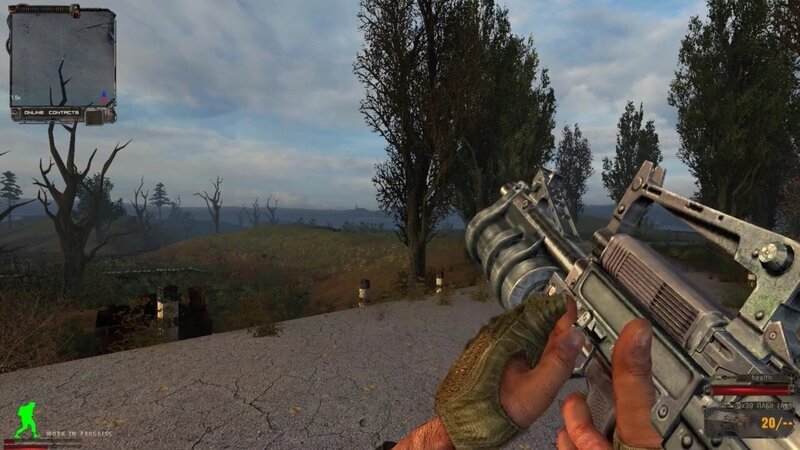Click the minimap radar panel
The width and height of the screenshot is (800, 450).
tap(61, 55)
